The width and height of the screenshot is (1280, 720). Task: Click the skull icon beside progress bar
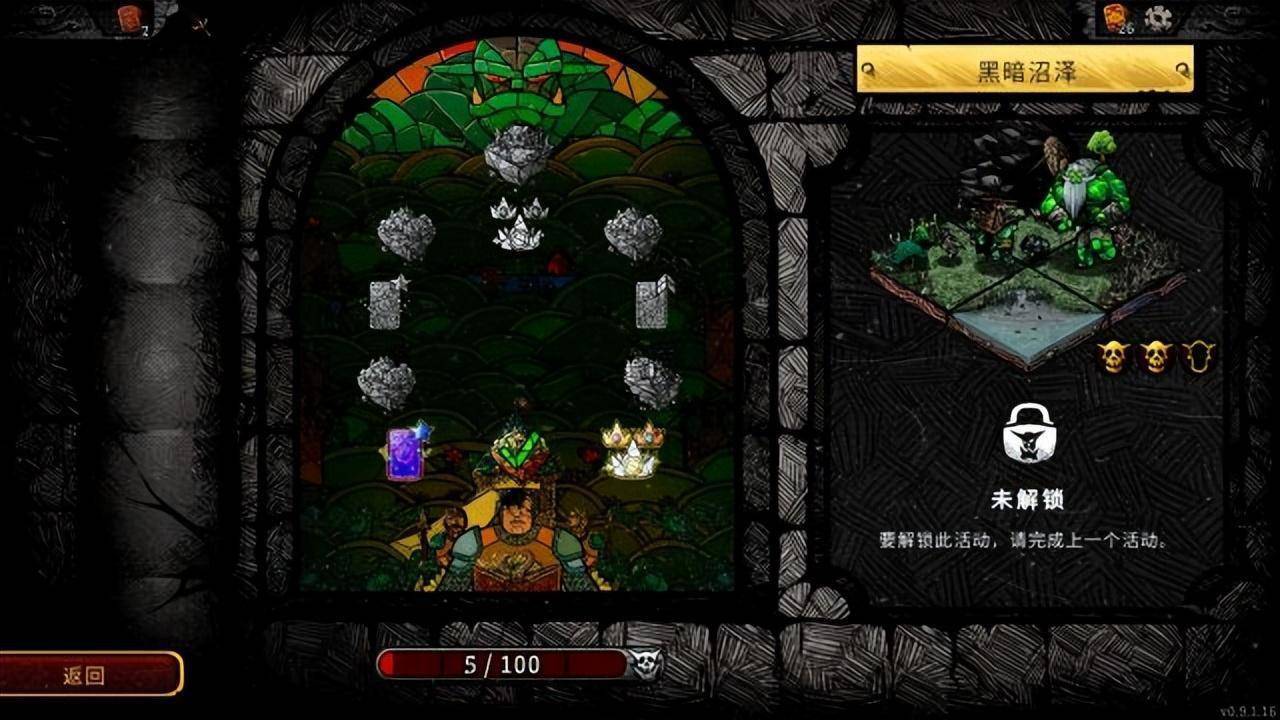tap(645, 664)
